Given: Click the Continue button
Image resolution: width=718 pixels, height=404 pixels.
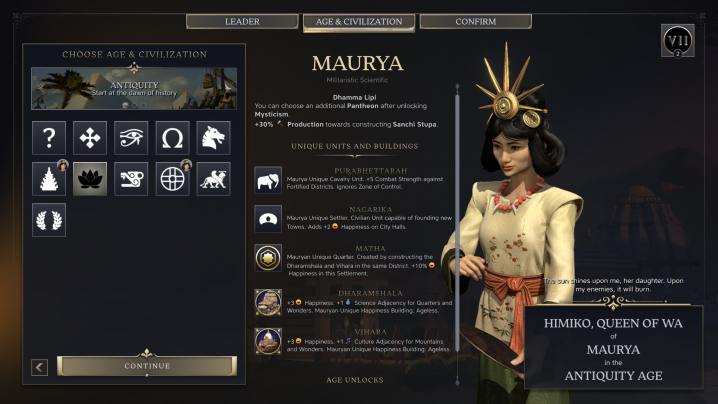Looking at the screenshot, I should click(147, 366).
